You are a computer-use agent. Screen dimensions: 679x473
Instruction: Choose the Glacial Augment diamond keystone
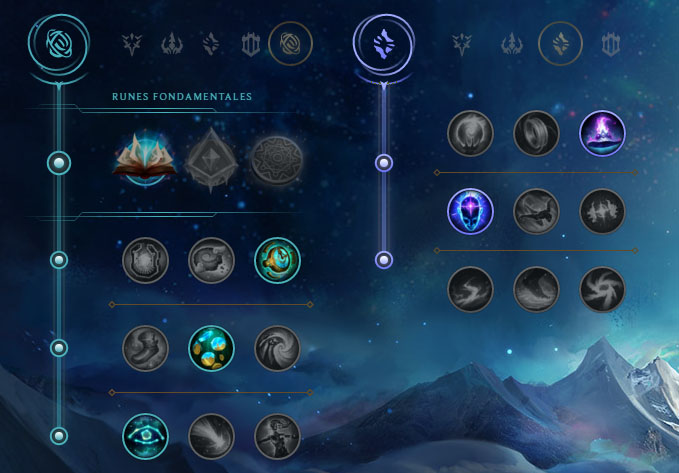[x=211, y=162]
